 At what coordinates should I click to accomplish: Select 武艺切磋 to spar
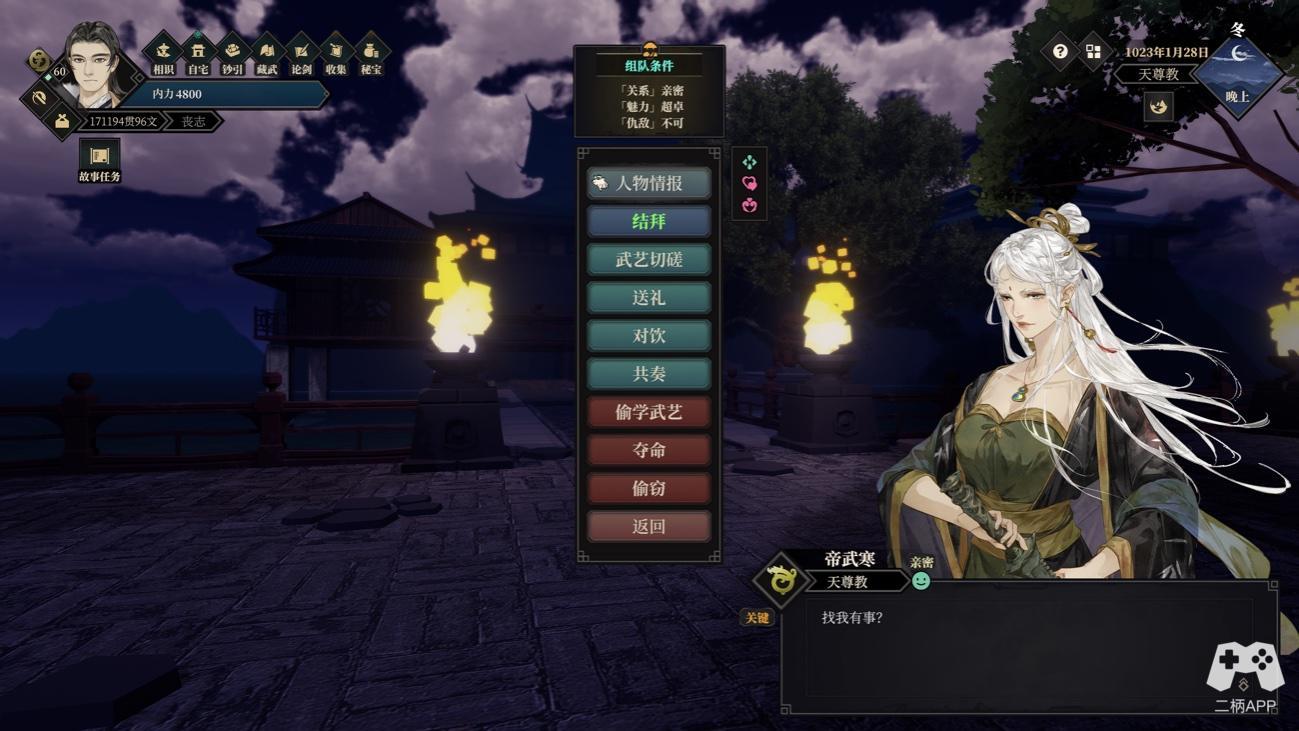click(x=649, y=260)
